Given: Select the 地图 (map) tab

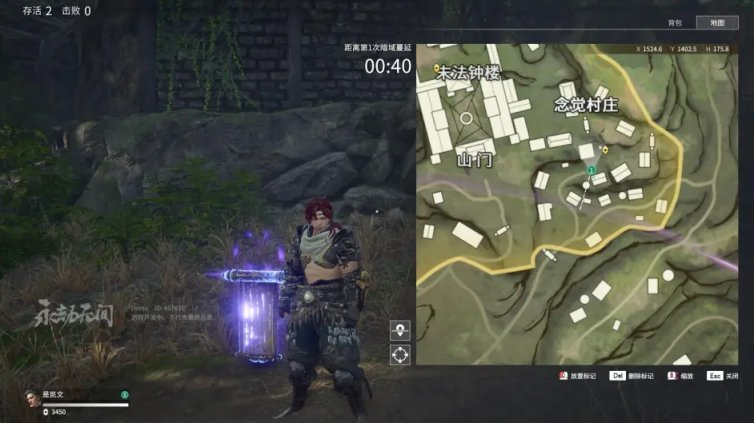Looking at the screenshot, I should coord(717,22).
